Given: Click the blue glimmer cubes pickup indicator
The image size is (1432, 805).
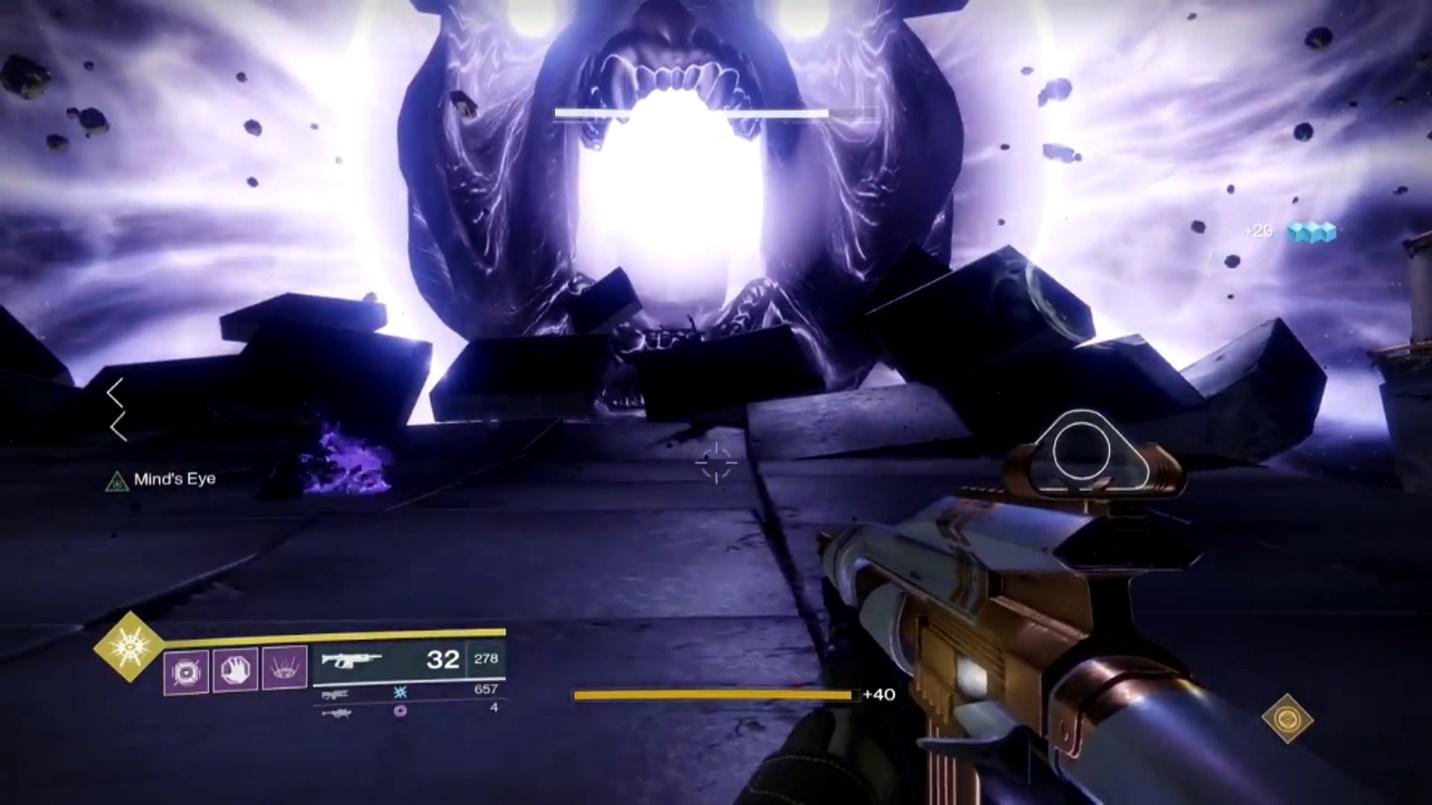Looking at the screenshot, I should pos(1311,232).
